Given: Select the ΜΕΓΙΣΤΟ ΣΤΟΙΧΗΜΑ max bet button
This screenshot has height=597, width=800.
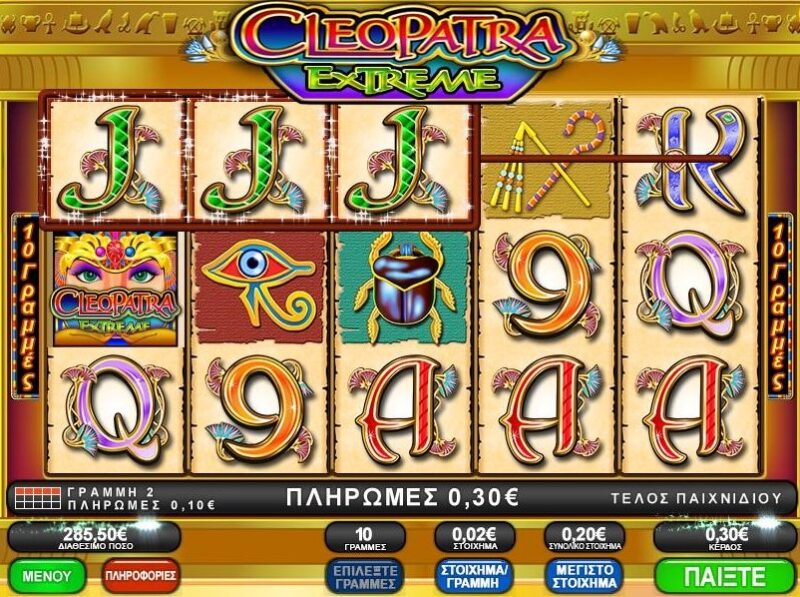Looking at the screenshot, I should pos(582,576).
